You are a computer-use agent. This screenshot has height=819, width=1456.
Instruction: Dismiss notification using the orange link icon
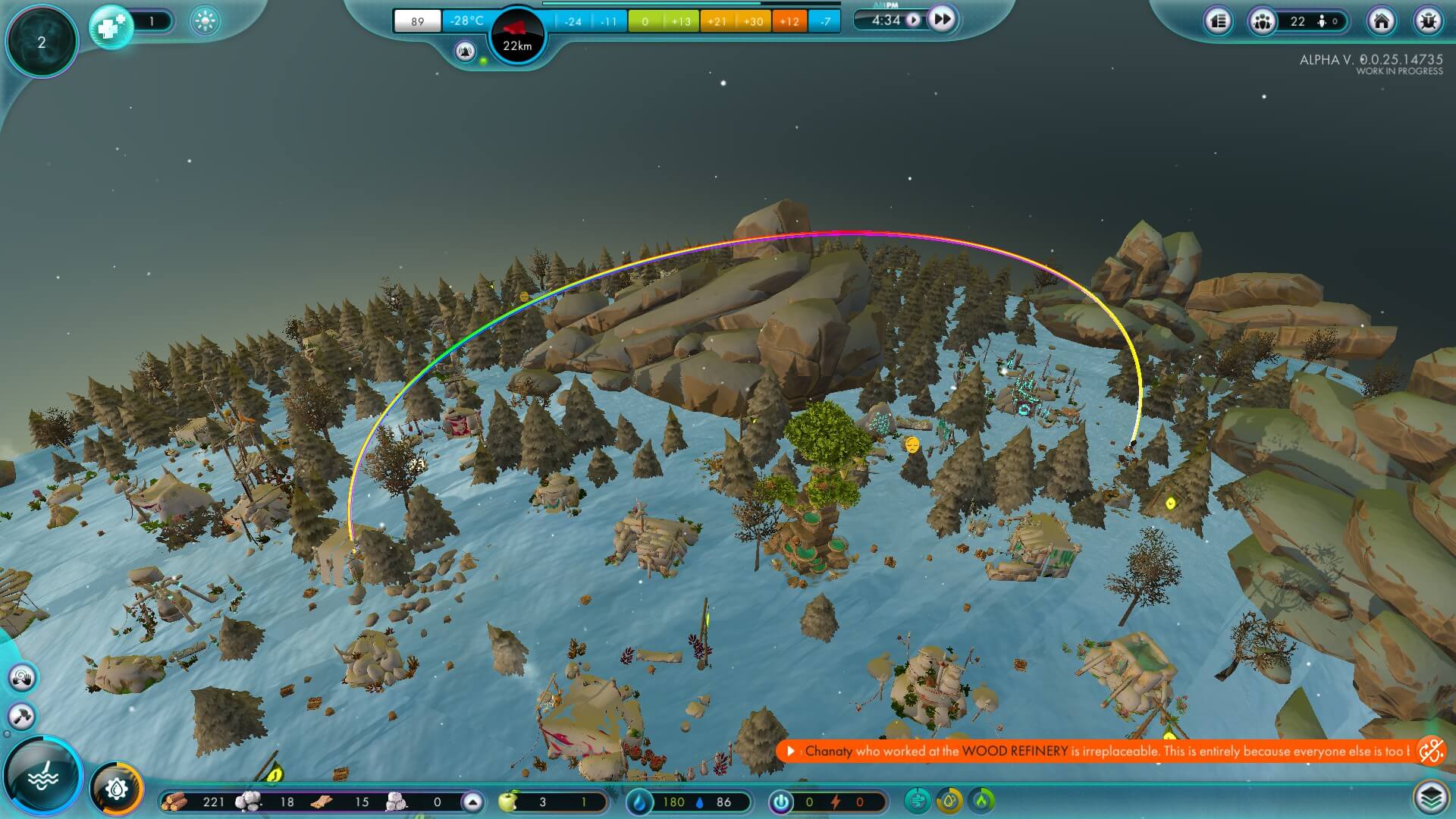[1431, 752]
